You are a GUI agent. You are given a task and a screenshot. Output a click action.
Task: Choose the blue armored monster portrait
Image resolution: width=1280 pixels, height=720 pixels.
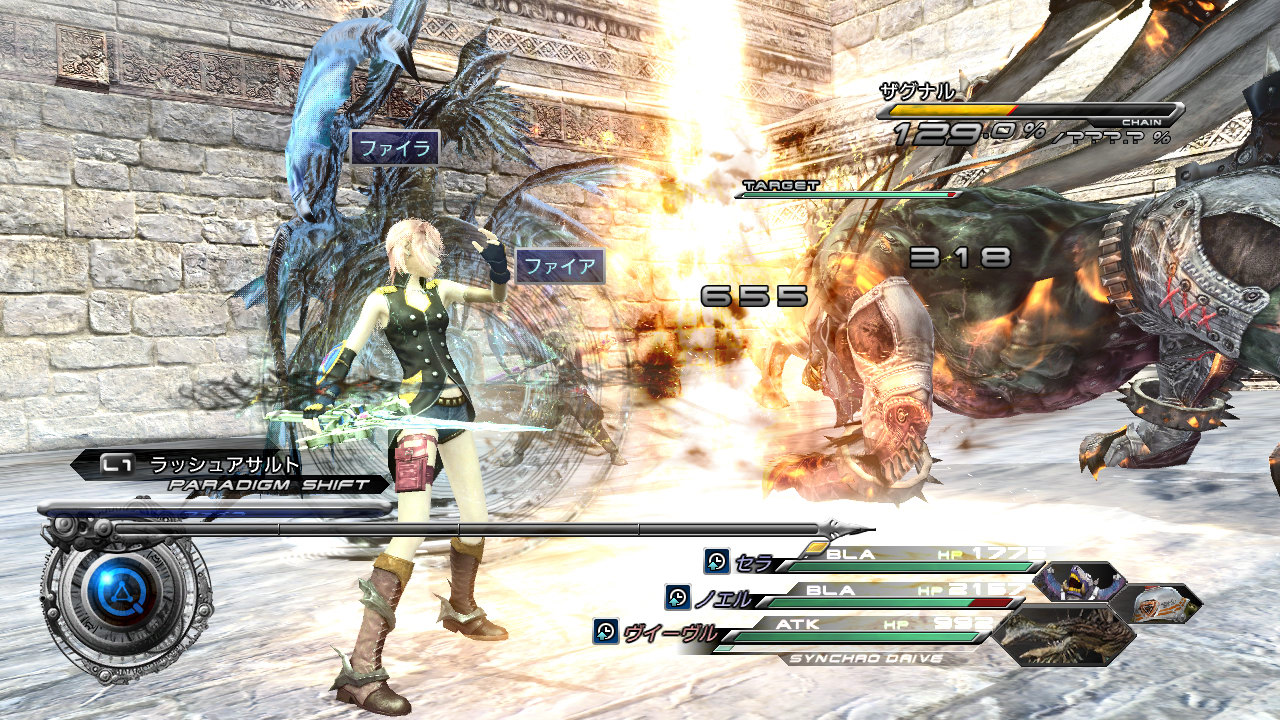point(1078,582)
